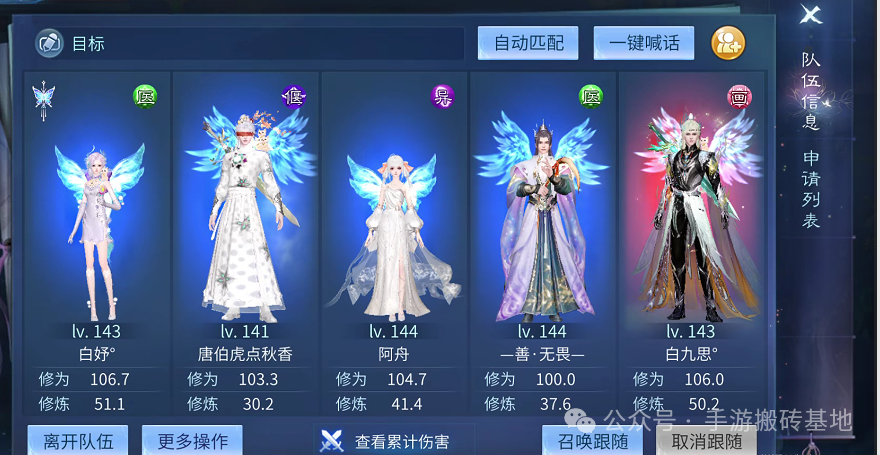Close the team panel with the X
880x455 pixels.
(x=811, y=15)
